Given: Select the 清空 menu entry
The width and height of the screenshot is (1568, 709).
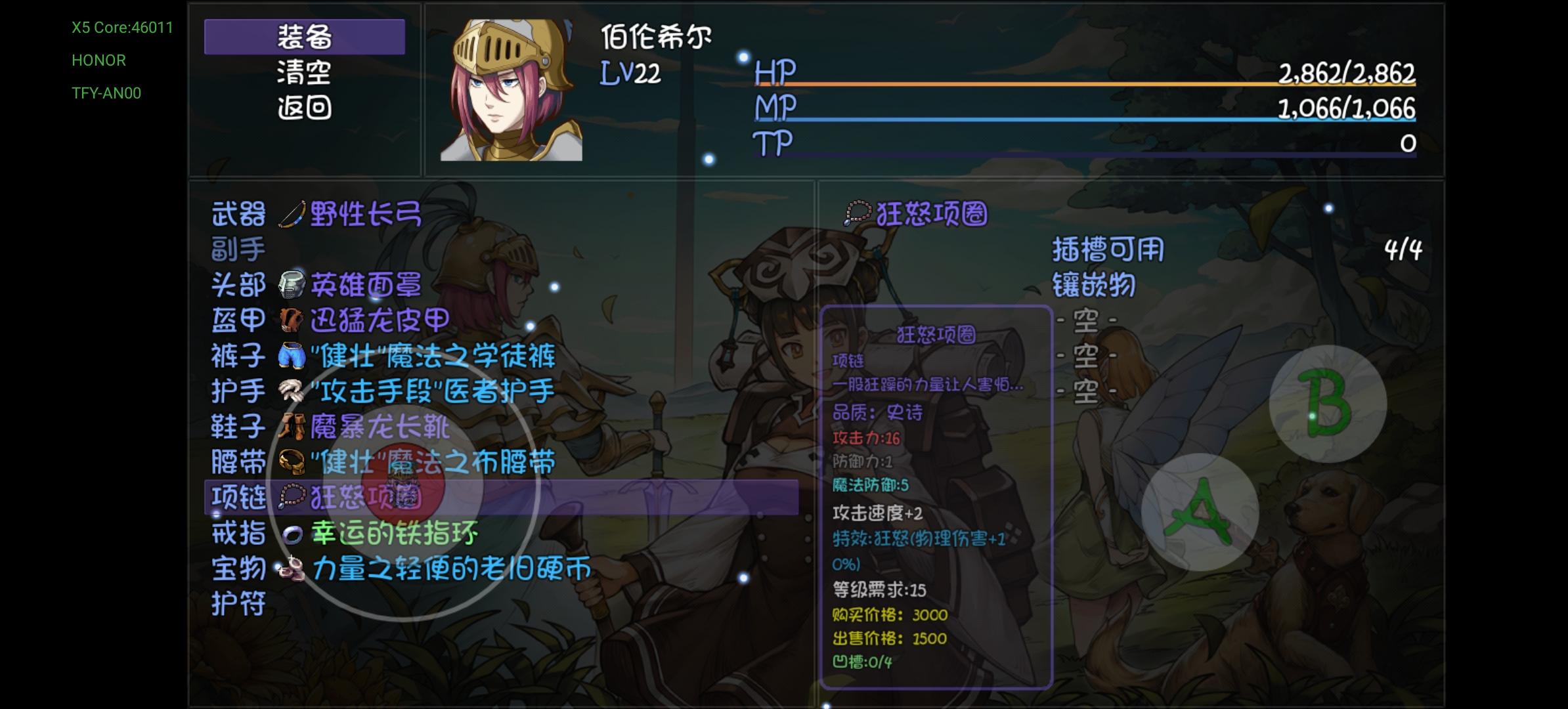Looking at the screenshot, I should [304, 74].
